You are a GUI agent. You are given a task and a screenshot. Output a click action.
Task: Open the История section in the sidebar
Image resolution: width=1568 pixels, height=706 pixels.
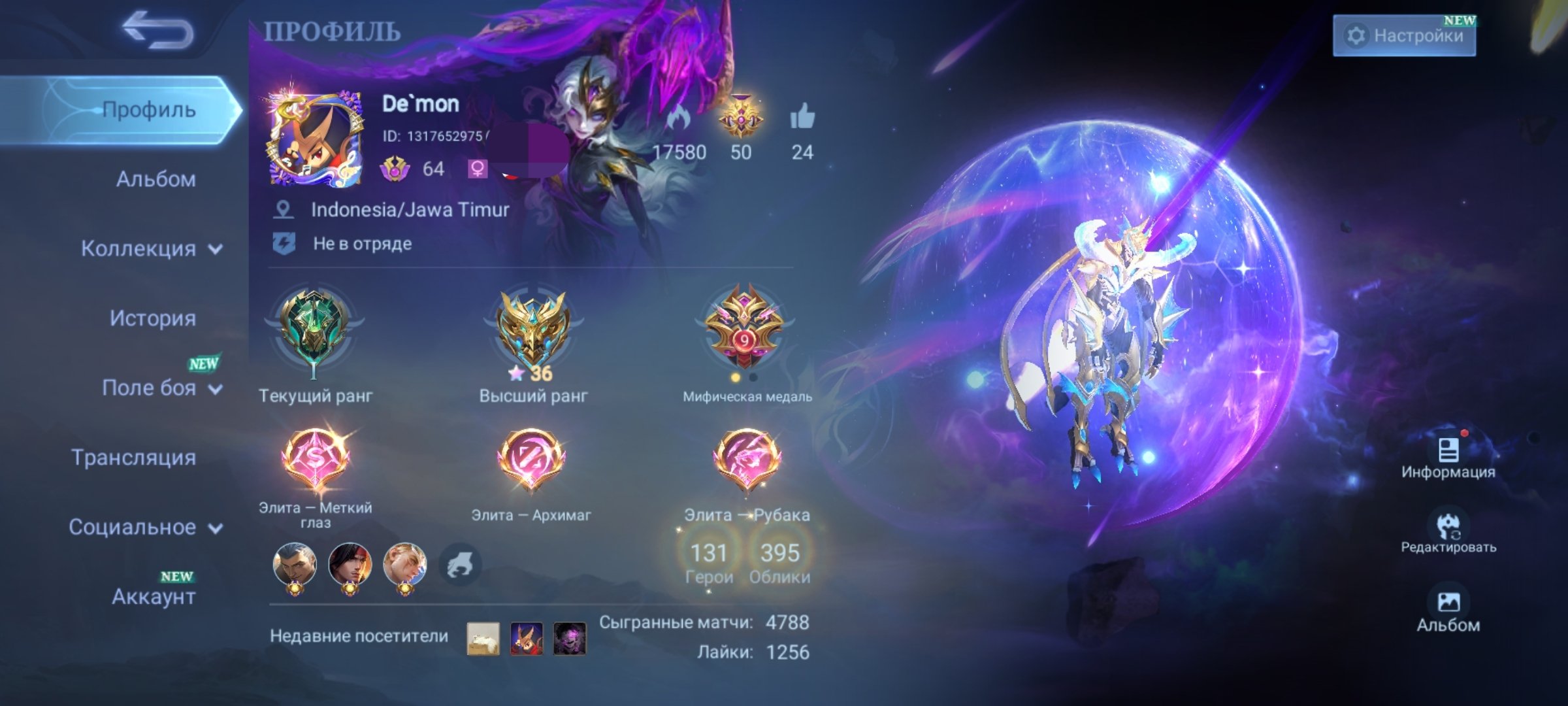154,319
